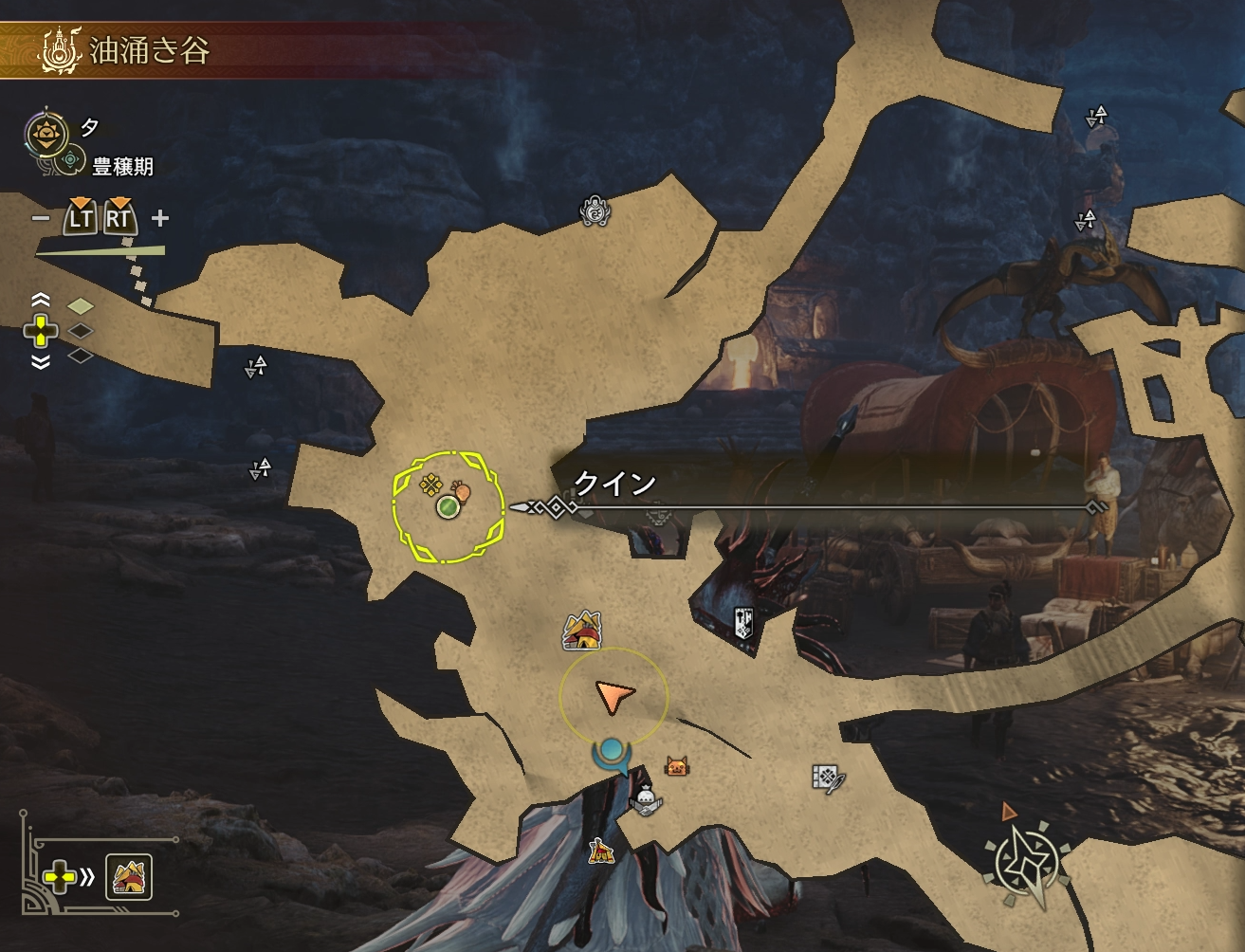Image resolution: width=1245 pixels, height=952 pixels.
Task: Select the orange Palico face marker
Action: coord(676,766)
